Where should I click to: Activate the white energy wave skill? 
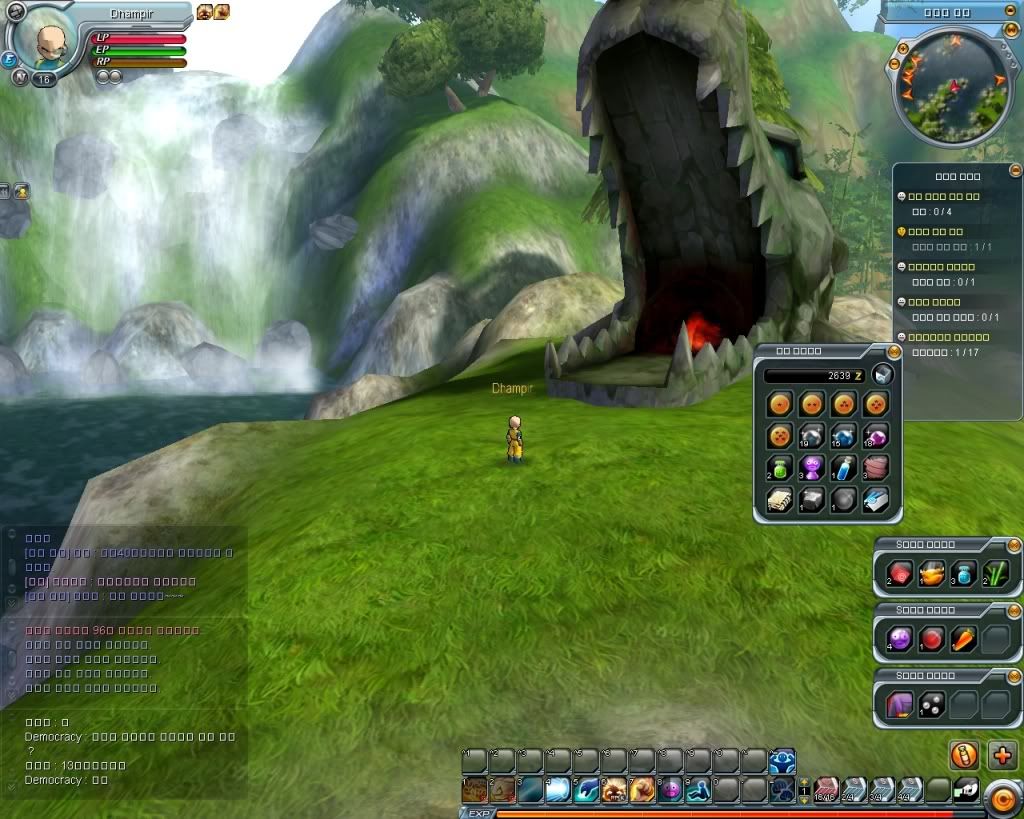(x=558, y=790)
